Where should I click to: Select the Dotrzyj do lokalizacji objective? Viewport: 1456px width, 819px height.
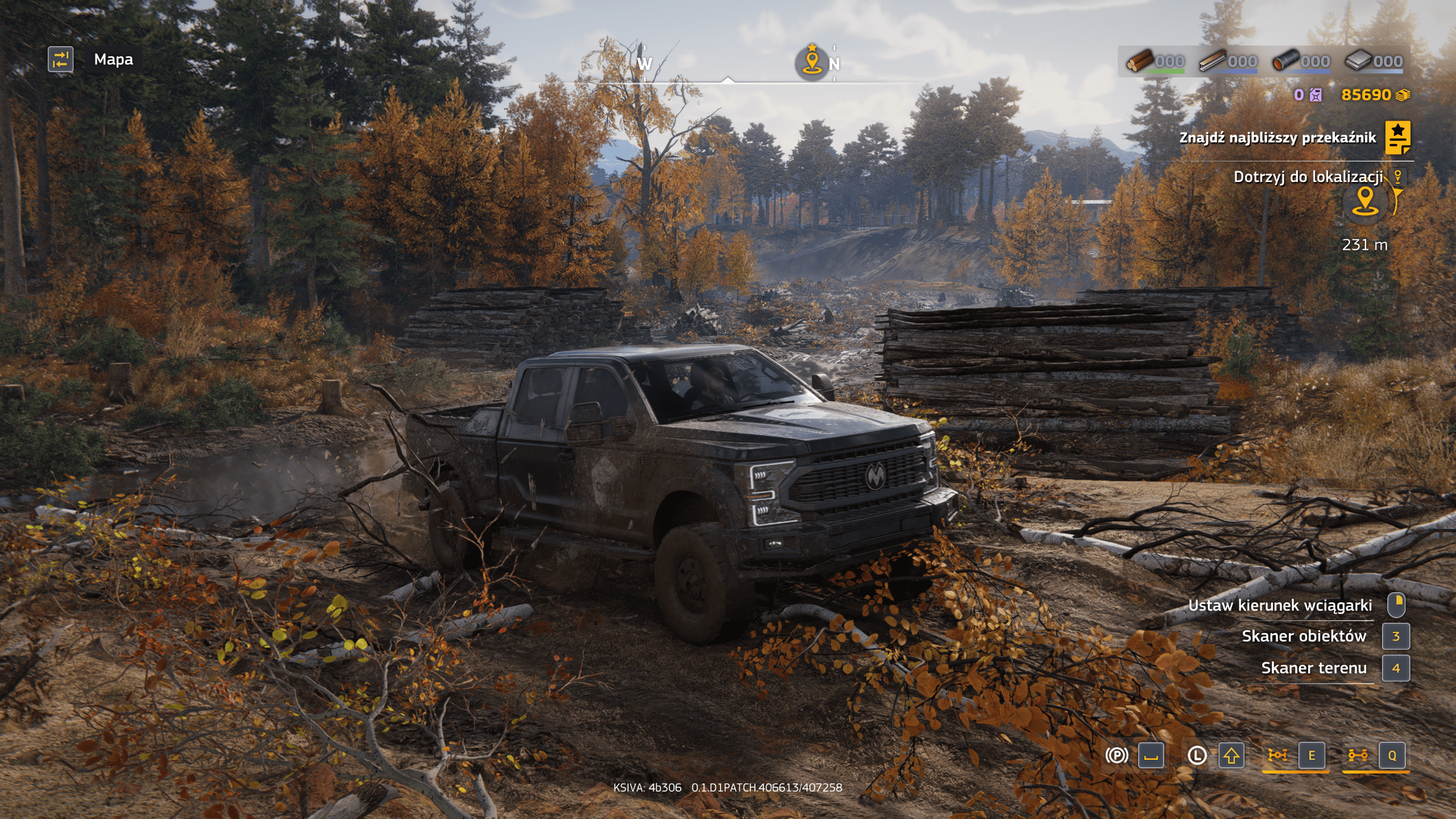pyautogui.click(x=1308, y=177)
